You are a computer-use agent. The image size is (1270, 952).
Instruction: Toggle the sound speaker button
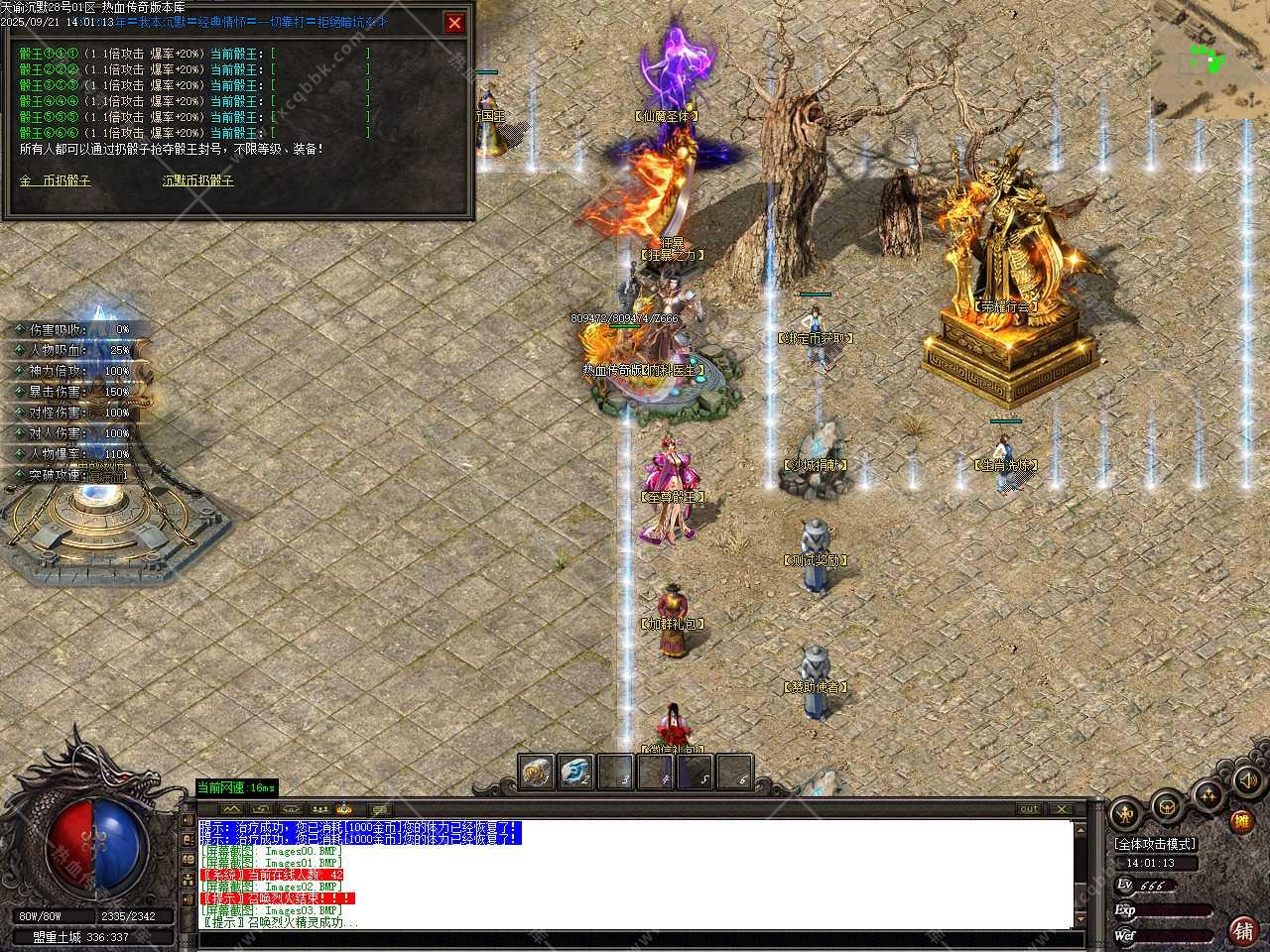pos(1246,780)
